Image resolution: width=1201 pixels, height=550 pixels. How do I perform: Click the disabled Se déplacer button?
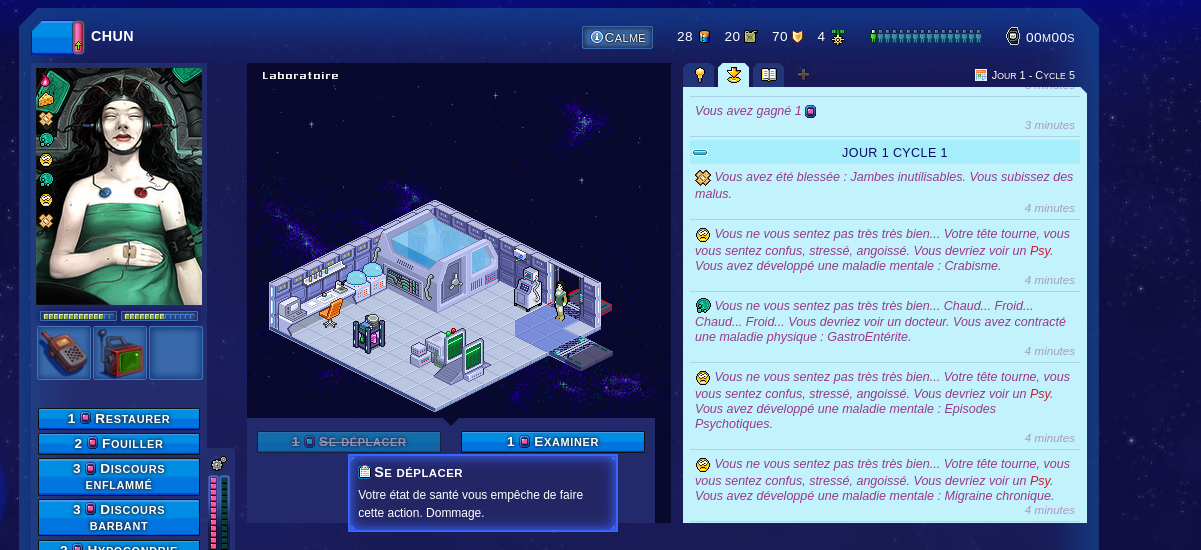(x=348, y=442)
